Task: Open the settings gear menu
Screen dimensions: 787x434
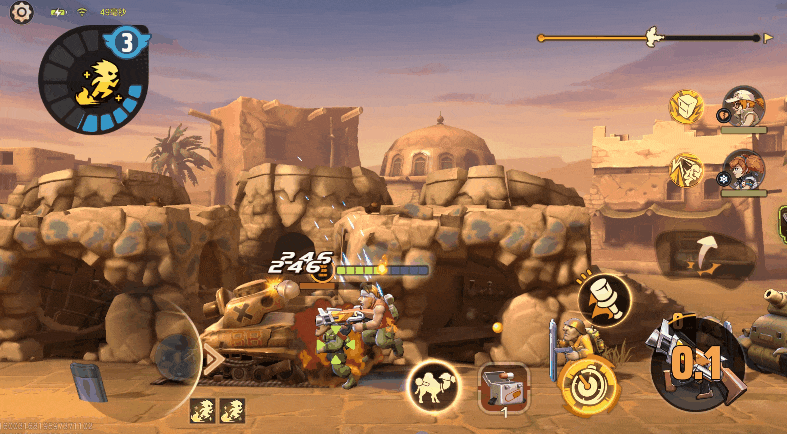Action: pos(22,12)
